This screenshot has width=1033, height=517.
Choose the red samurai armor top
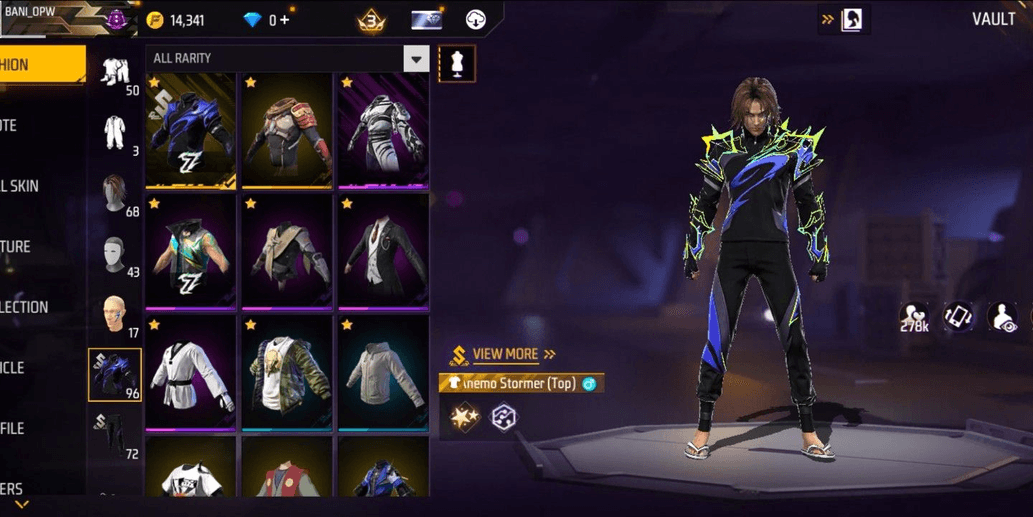(287, 129)
